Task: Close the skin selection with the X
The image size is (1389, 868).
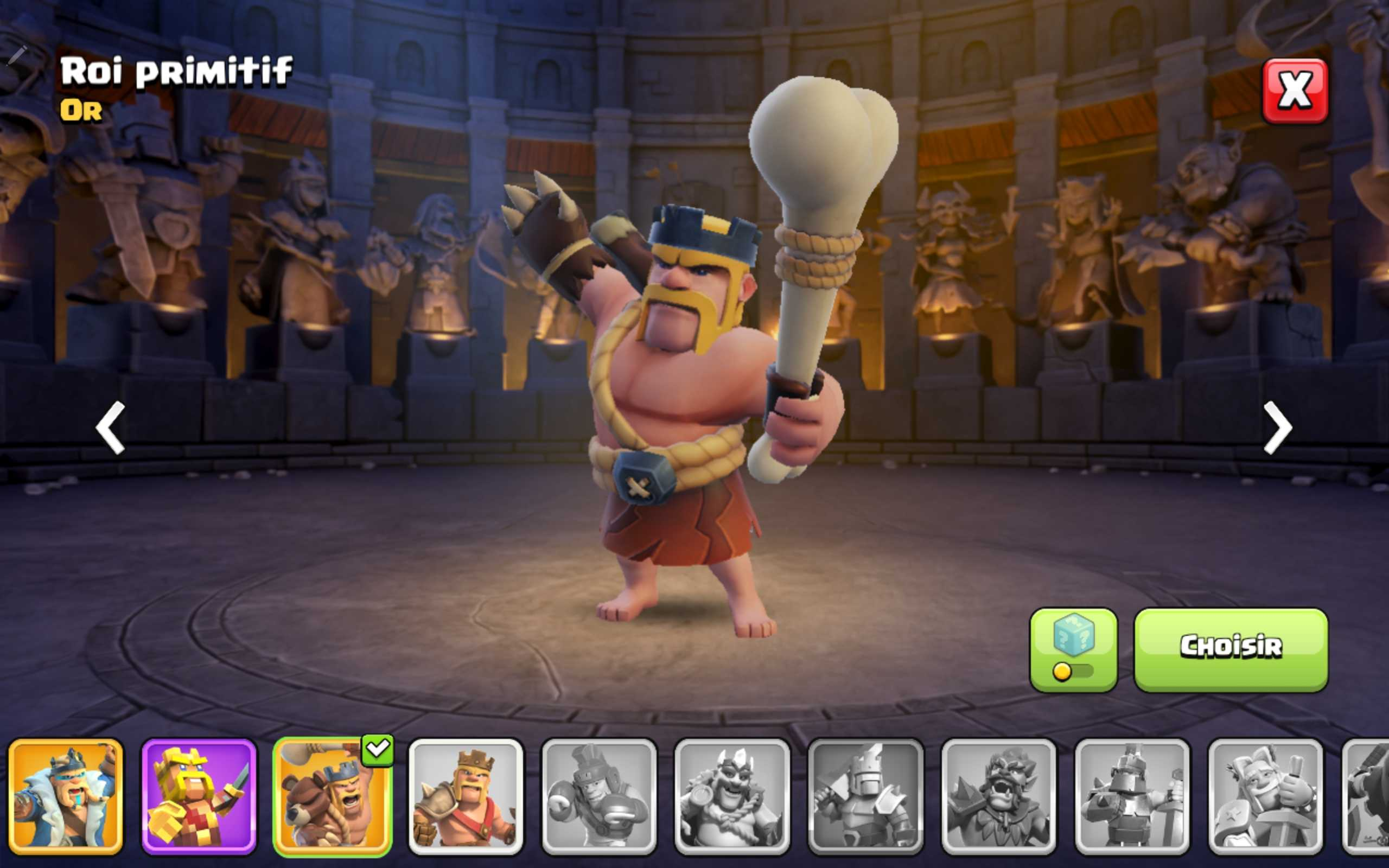Action: point(1294,89)
